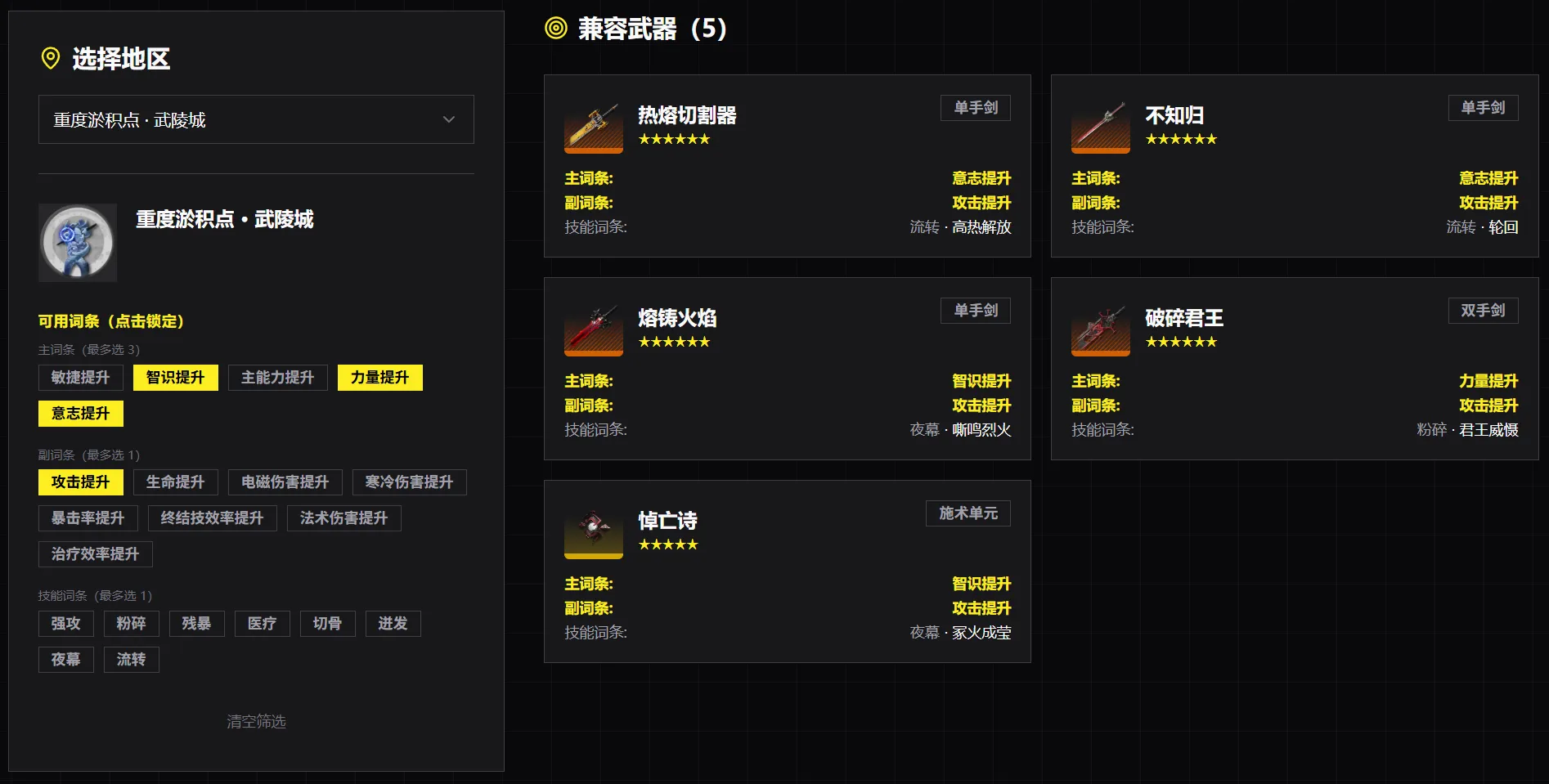Click the 单手剑 badge on 热熔切割器
This screenshot has width=1549, height=784.
pos(975,107)
